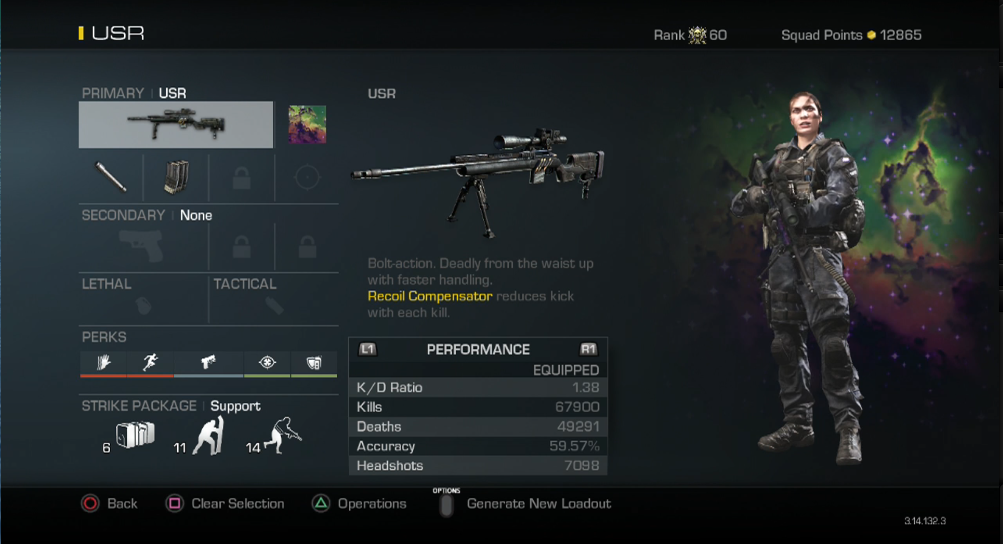This screenshot has width=1003, height=544.
Task: Select the secondary weapon pistol slot
Action: pos(144,246)
